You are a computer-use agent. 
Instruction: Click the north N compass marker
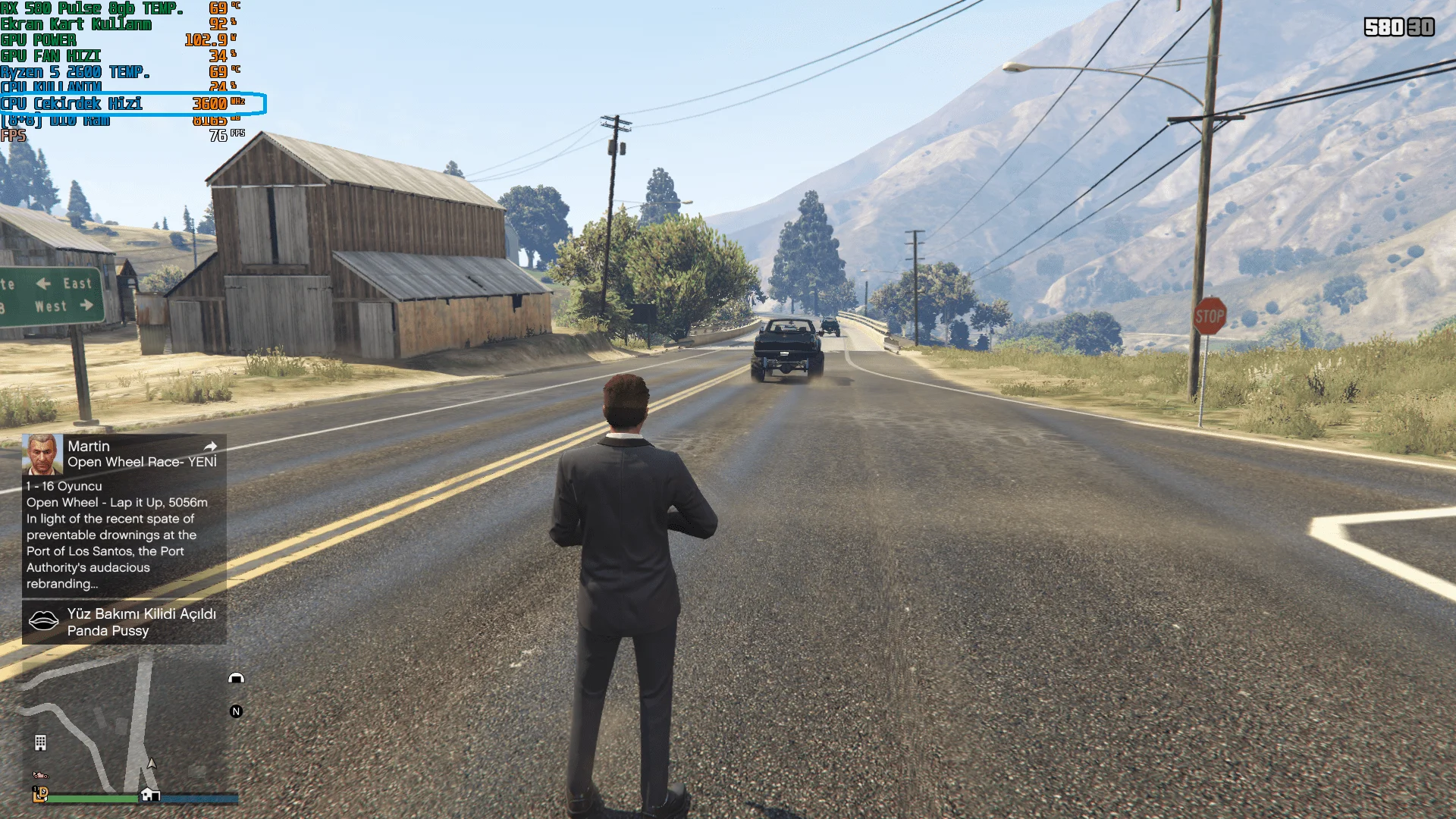click(x=236, y=711)
